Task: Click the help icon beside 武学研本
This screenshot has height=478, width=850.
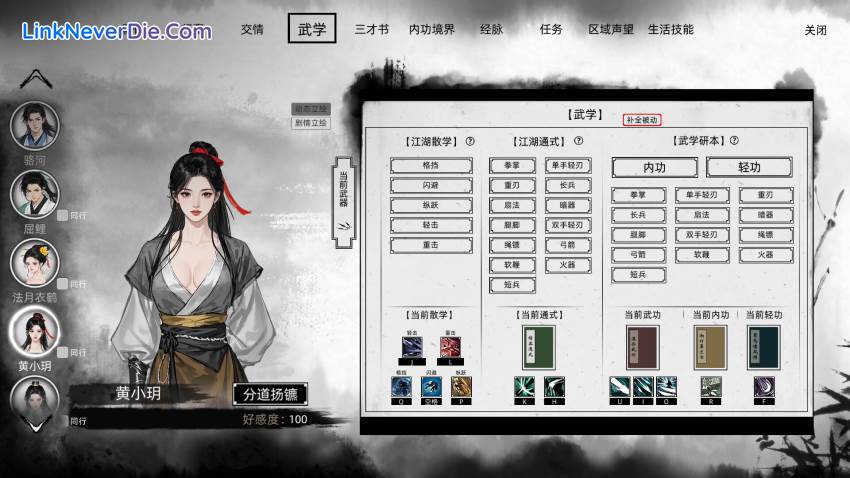Action: [734, 141]
